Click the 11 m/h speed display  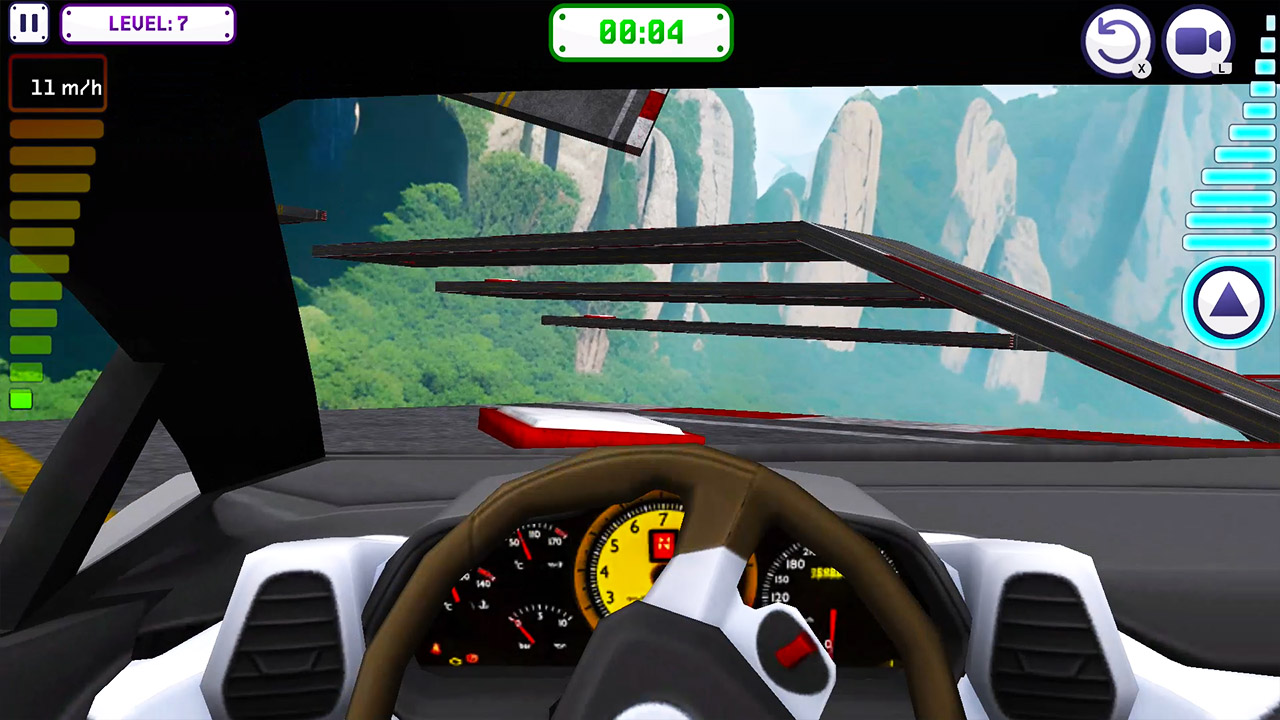(x=57, y=87)
